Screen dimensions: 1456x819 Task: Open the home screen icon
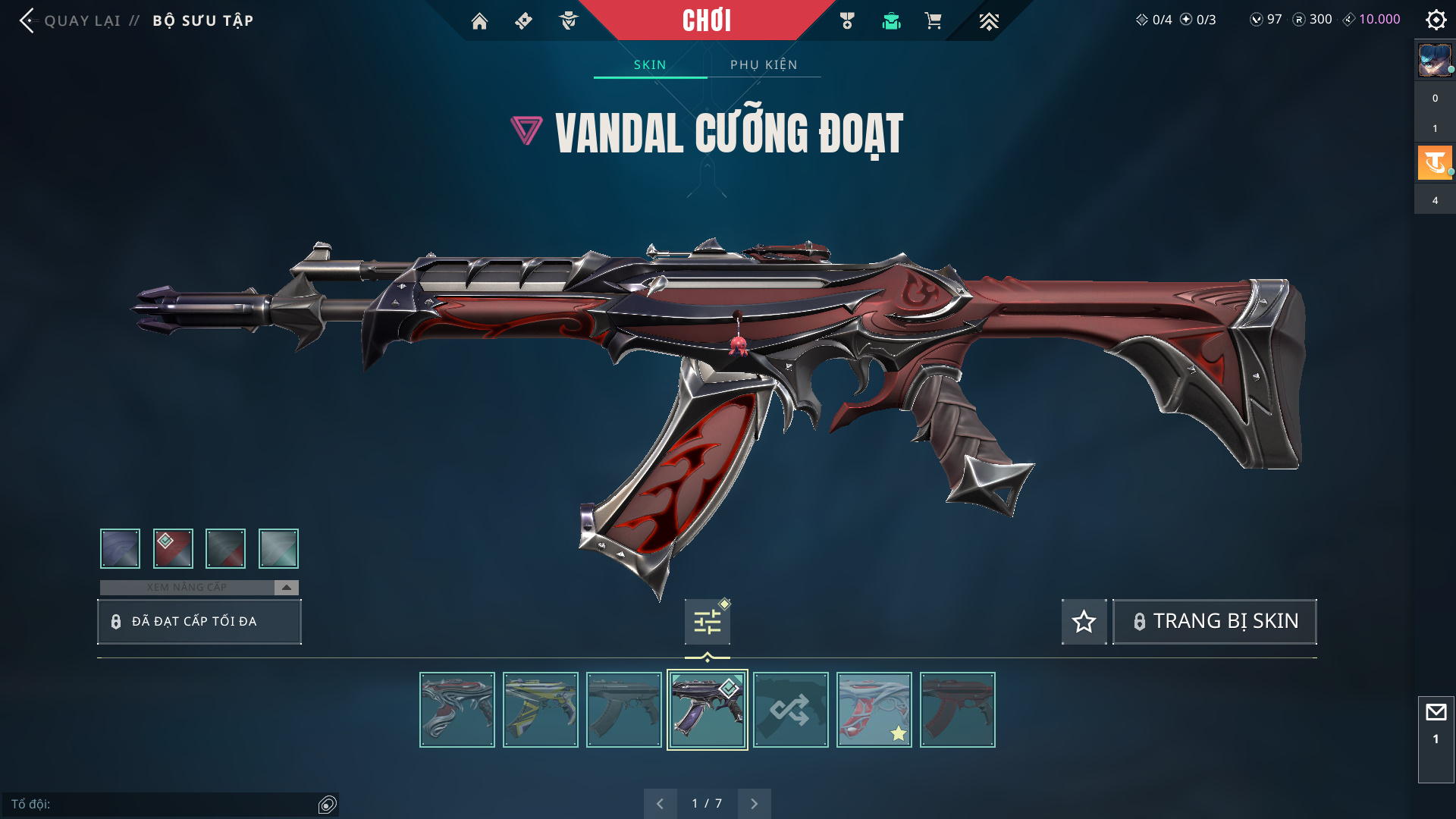click(479, 21)
